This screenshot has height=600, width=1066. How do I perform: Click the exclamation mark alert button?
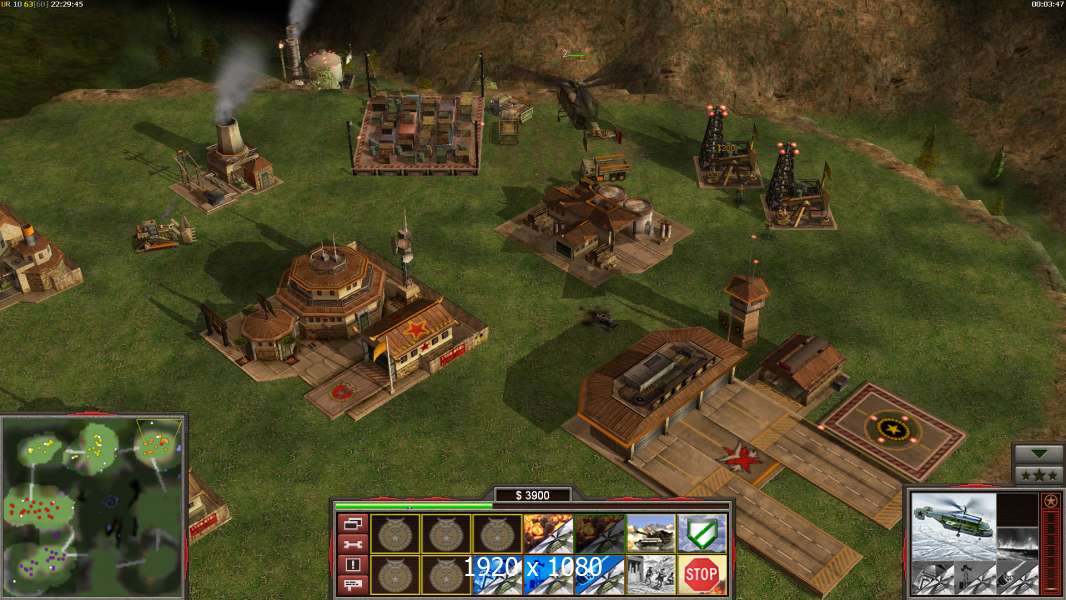point(352,564)
